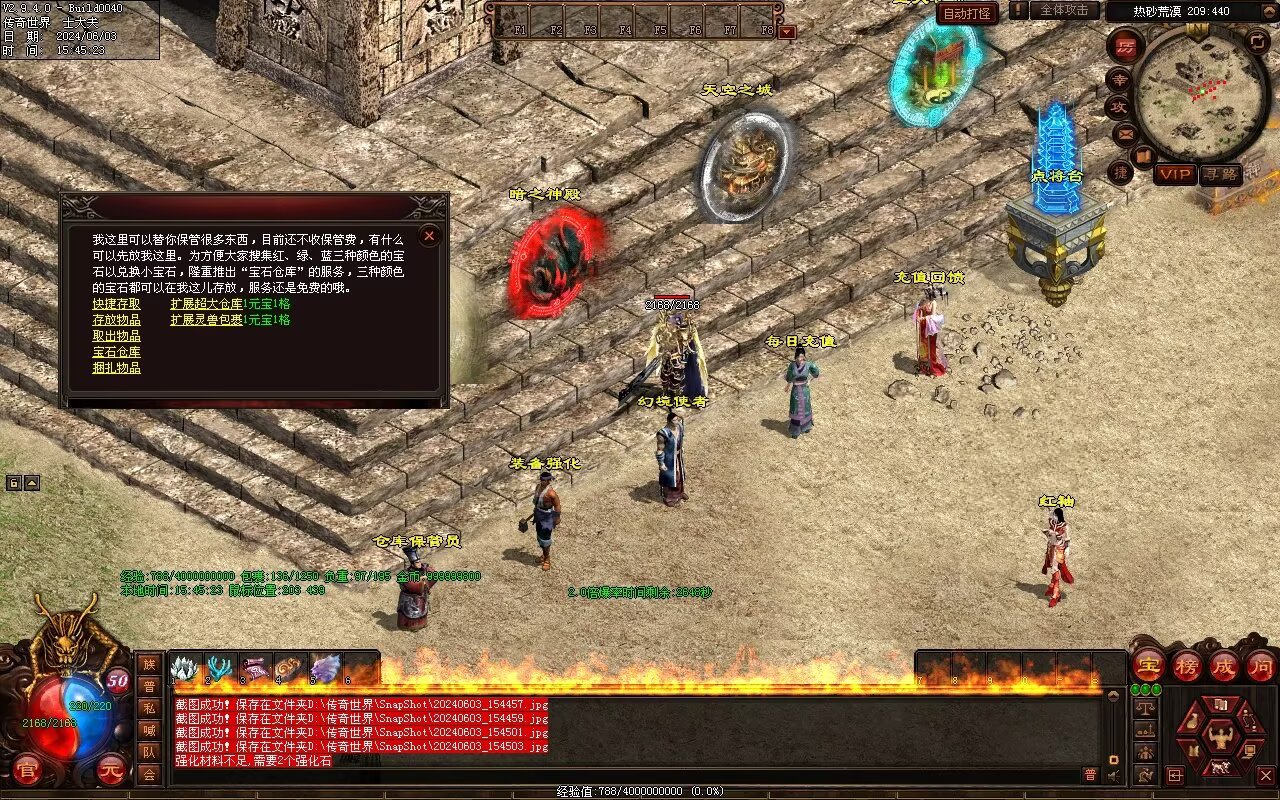Image resolution: width=1280 pixels, height=800 pixels.
Task: Show the 榜 rankings orb
Action: [1186, 665]
